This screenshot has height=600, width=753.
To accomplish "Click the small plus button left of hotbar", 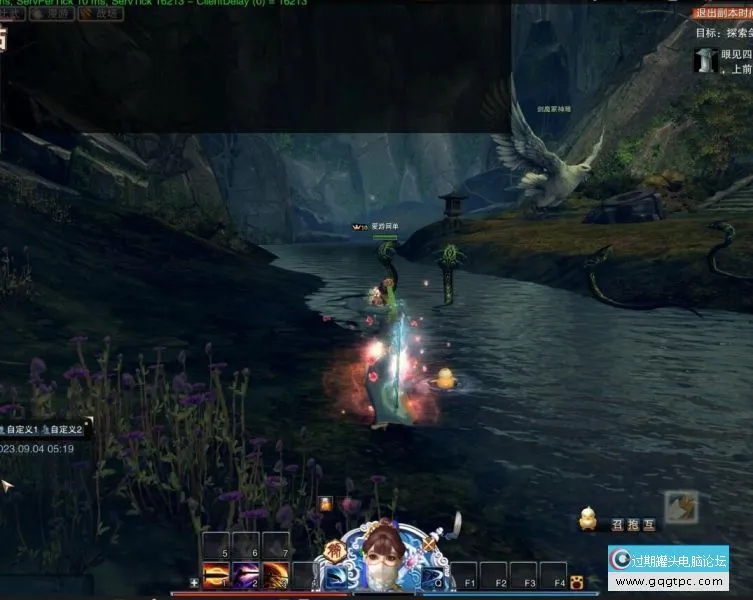I will tap(194, 582).
